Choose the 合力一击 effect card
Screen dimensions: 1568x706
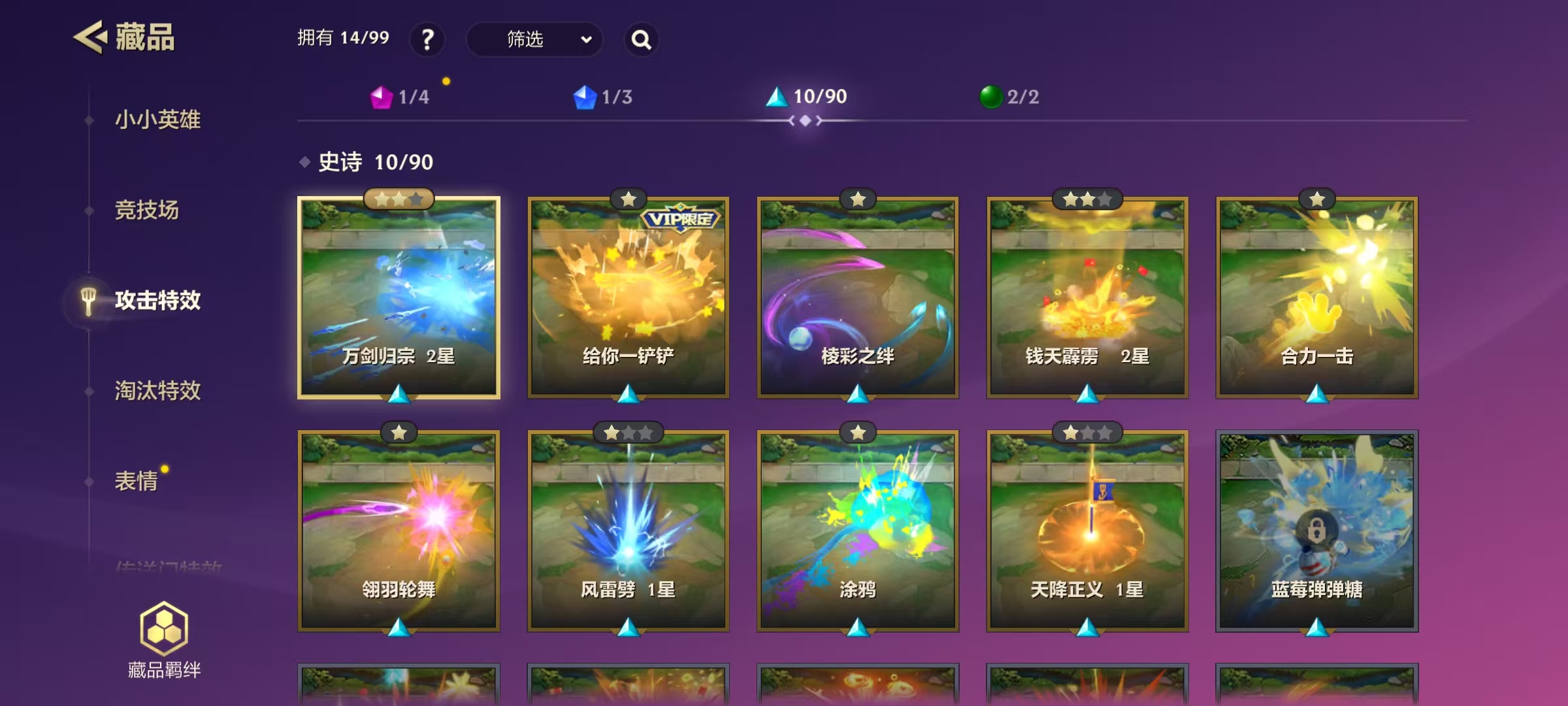tap(1316, 297)
